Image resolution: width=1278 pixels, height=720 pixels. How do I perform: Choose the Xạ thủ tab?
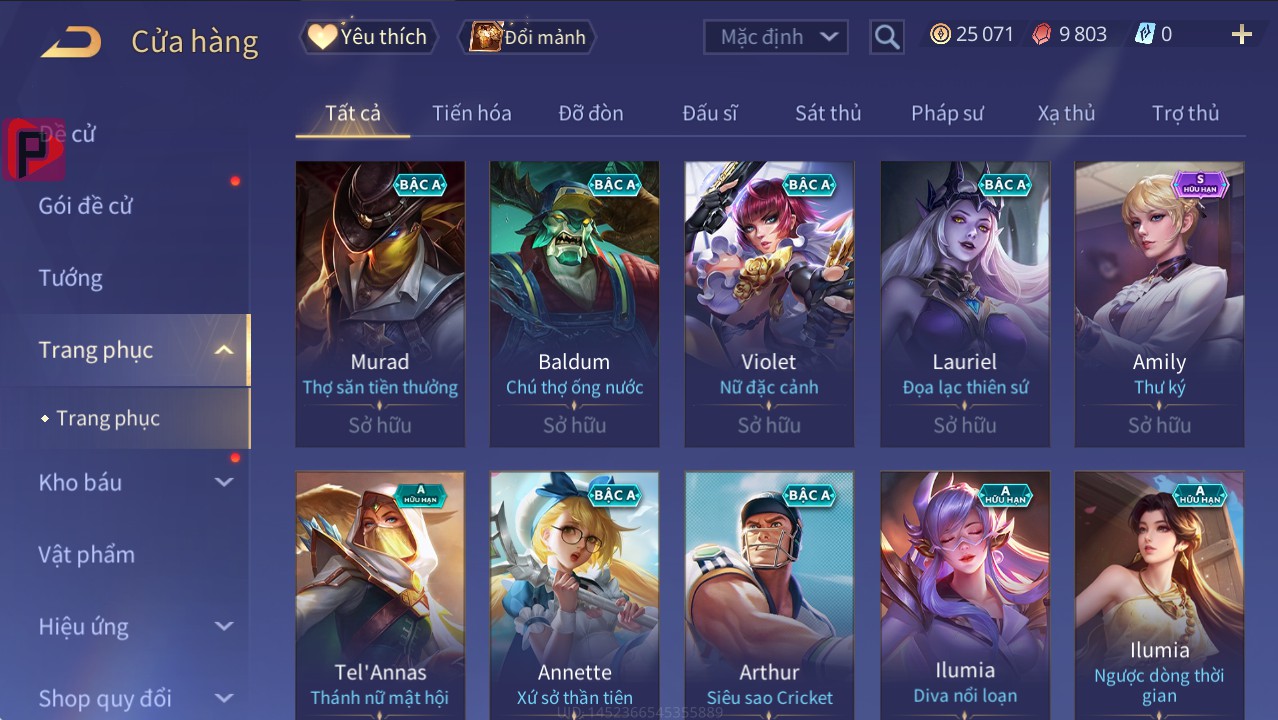pyautogui.click(x=1066, y=113)
